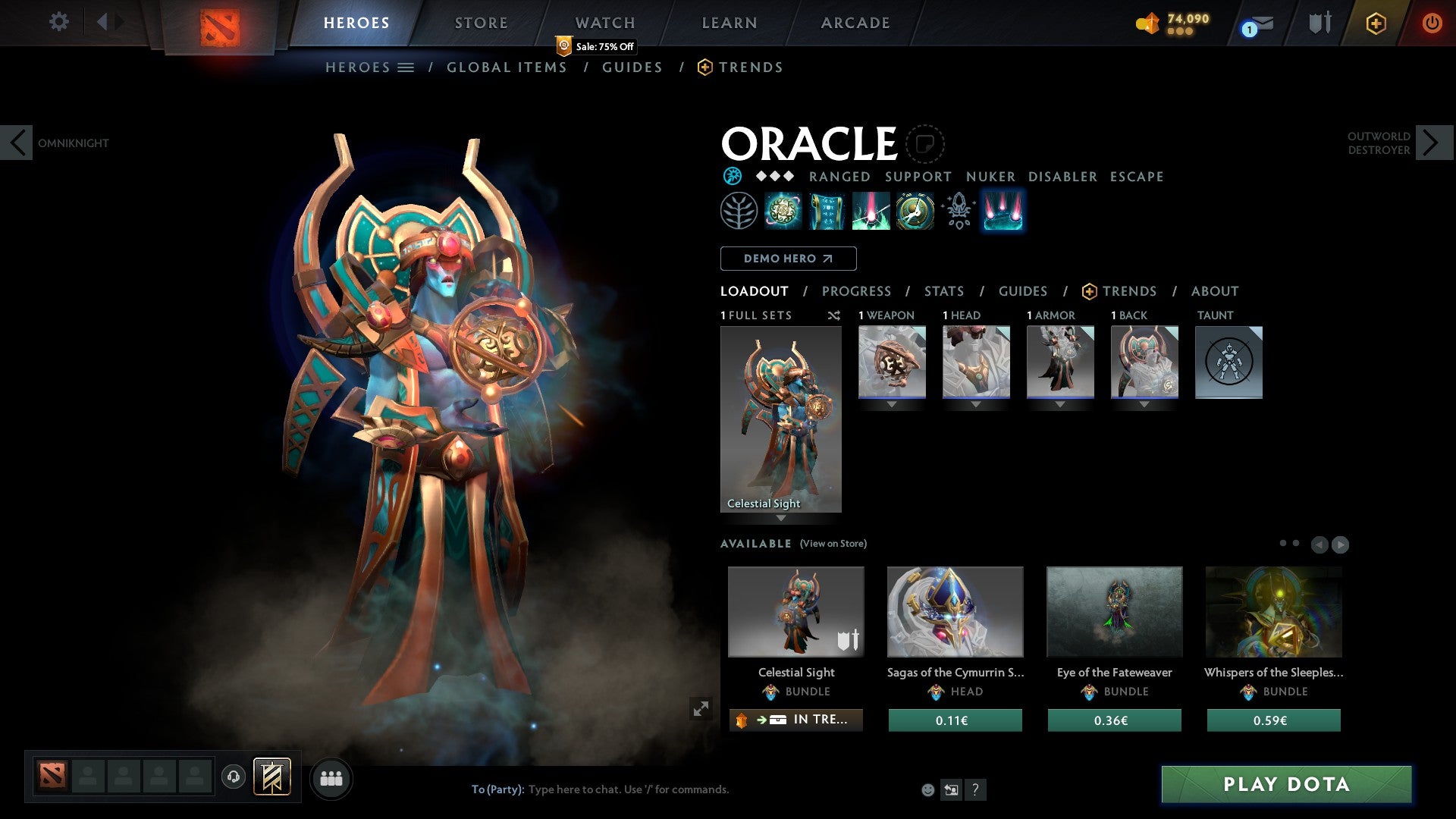The height and width of the screenshot is (819, 1456).
Task: Go to the Learn section
Action: tap(730, 23)
